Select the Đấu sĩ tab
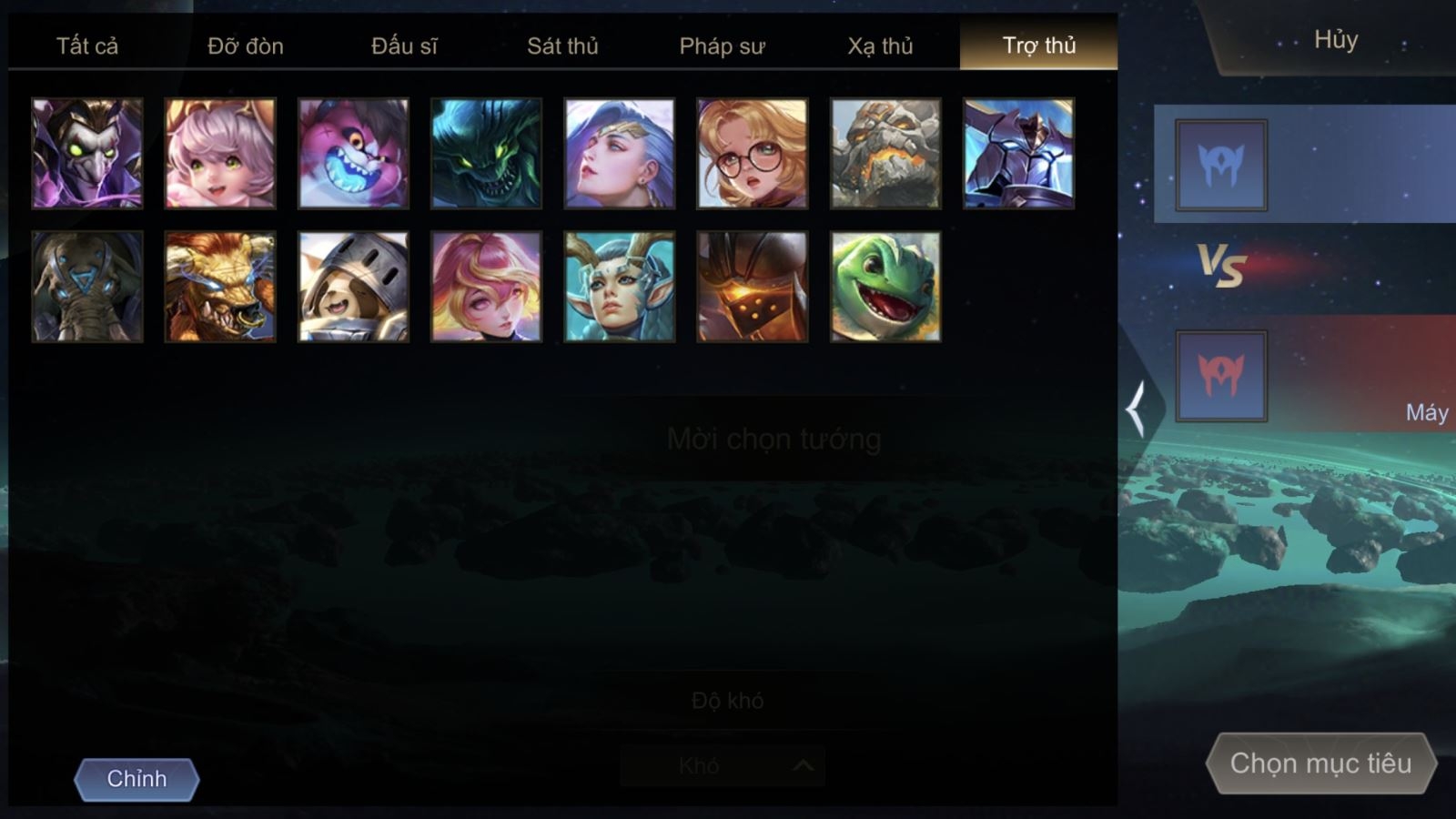Screen dimensions: 1456x819 tap(404, 45)
